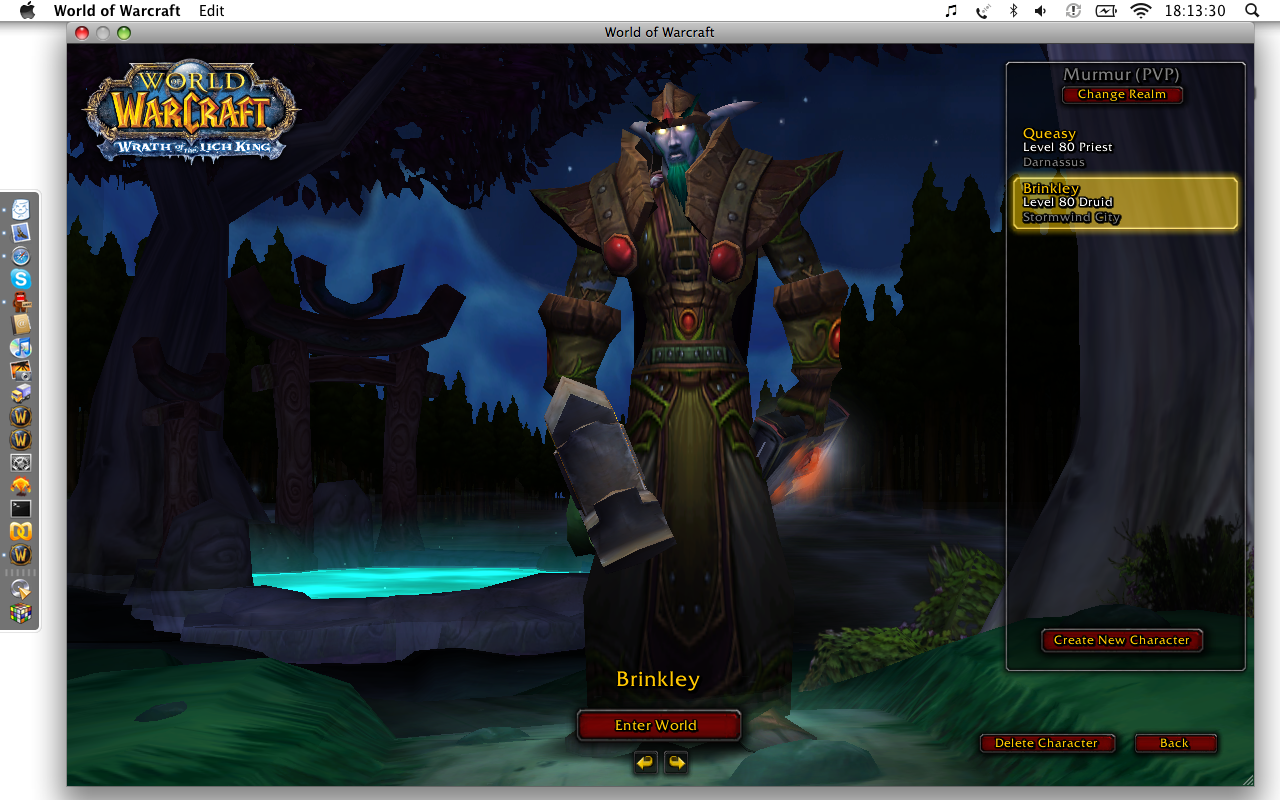The width and height of the screenshot is (1280, 800).
Task: Delete the selected character
Action: point(1046,743)
